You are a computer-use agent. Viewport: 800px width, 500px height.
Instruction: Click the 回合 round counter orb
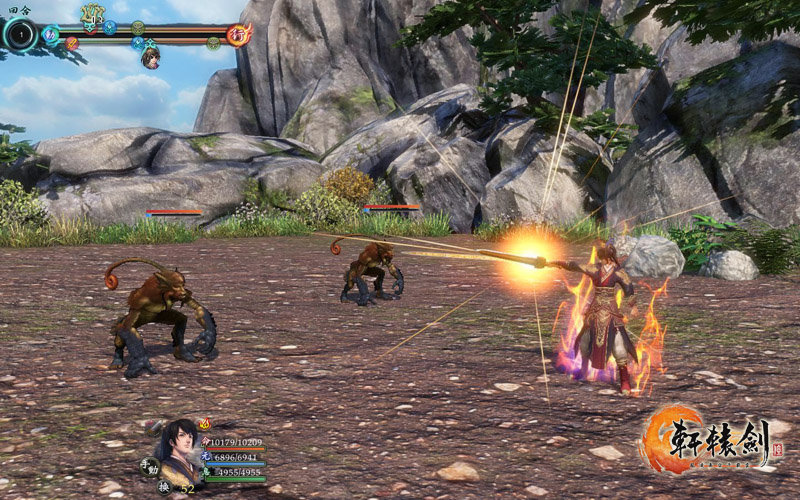19,35
